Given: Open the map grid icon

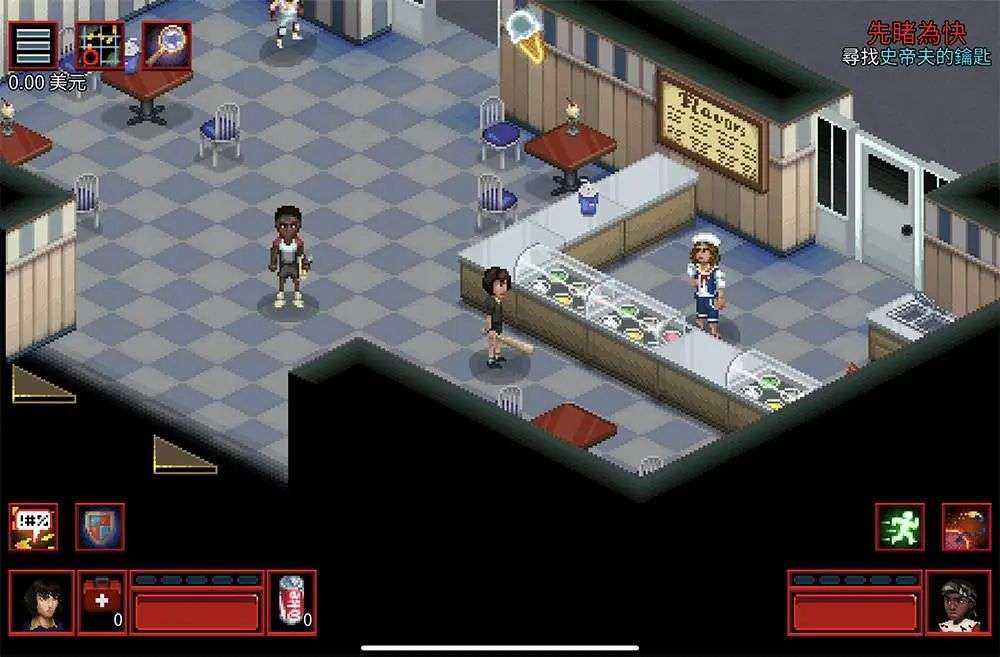Looking at the screenshot, I should (100, 46).
